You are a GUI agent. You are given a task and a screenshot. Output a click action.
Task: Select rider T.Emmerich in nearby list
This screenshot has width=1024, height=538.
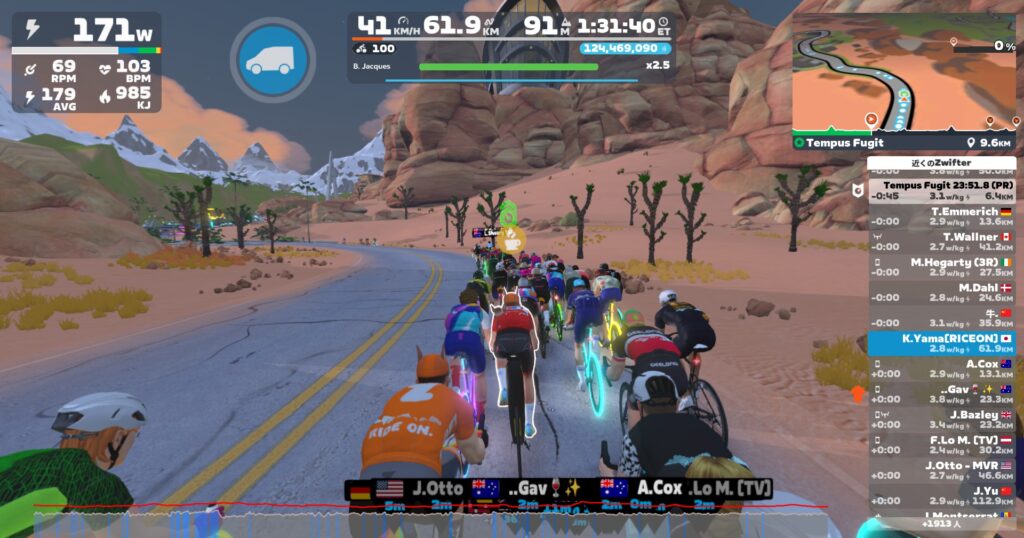click(941, 216)
